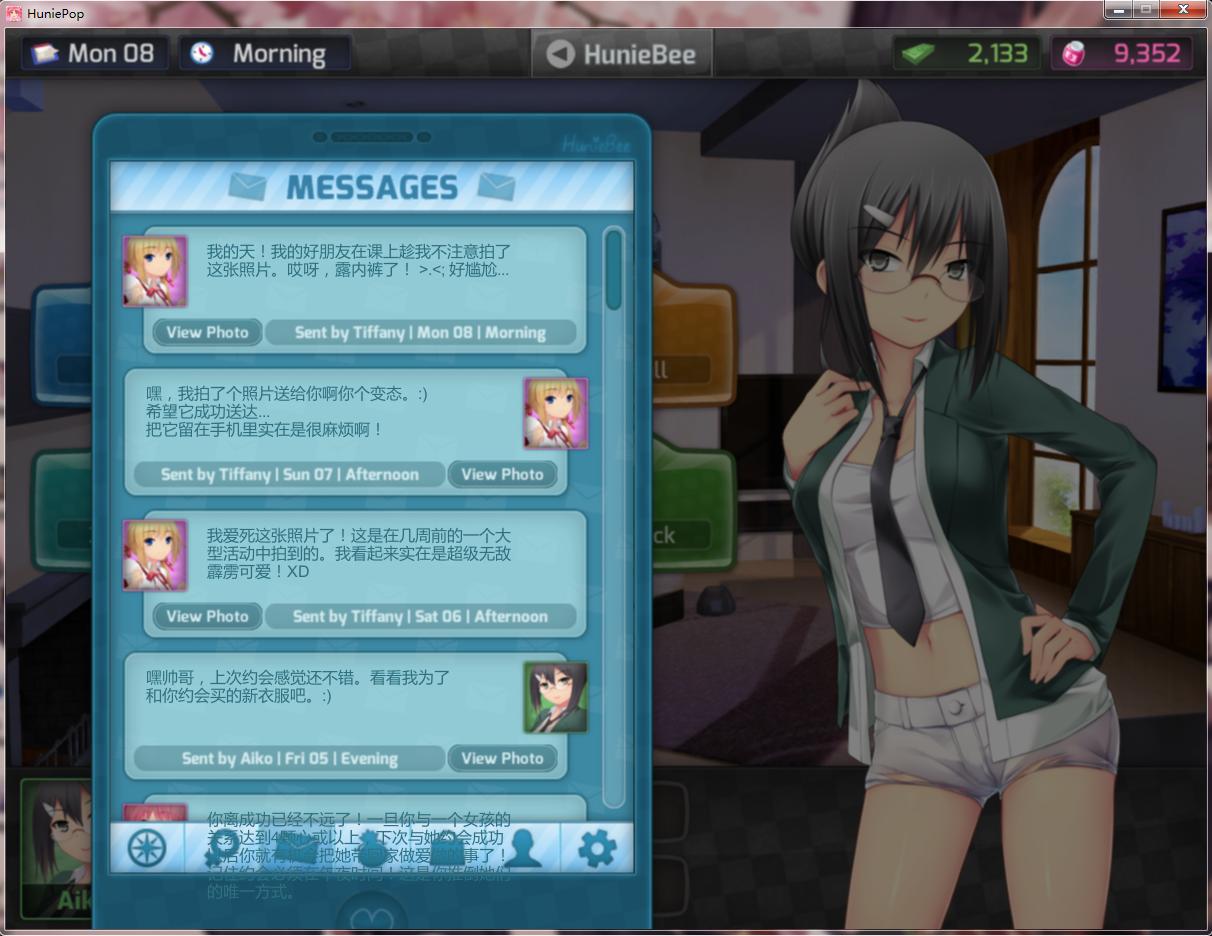View photo from Tiffany's Sat 06 Afternoon message
Viewport: 1212px width, 936px height.
tap(207, 616)
